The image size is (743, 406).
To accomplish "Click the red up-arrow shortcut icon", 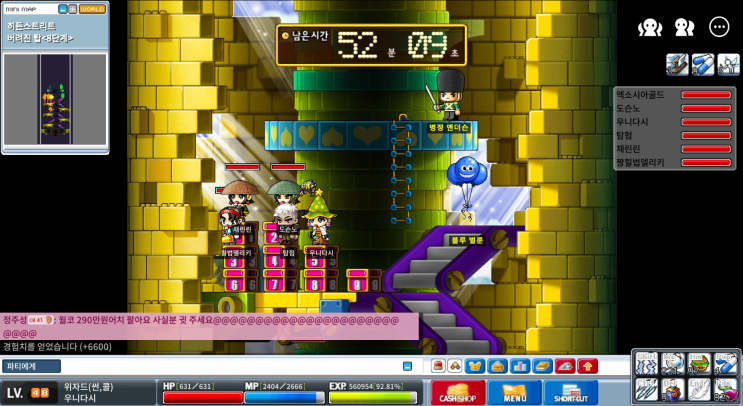I will (587, 366).
